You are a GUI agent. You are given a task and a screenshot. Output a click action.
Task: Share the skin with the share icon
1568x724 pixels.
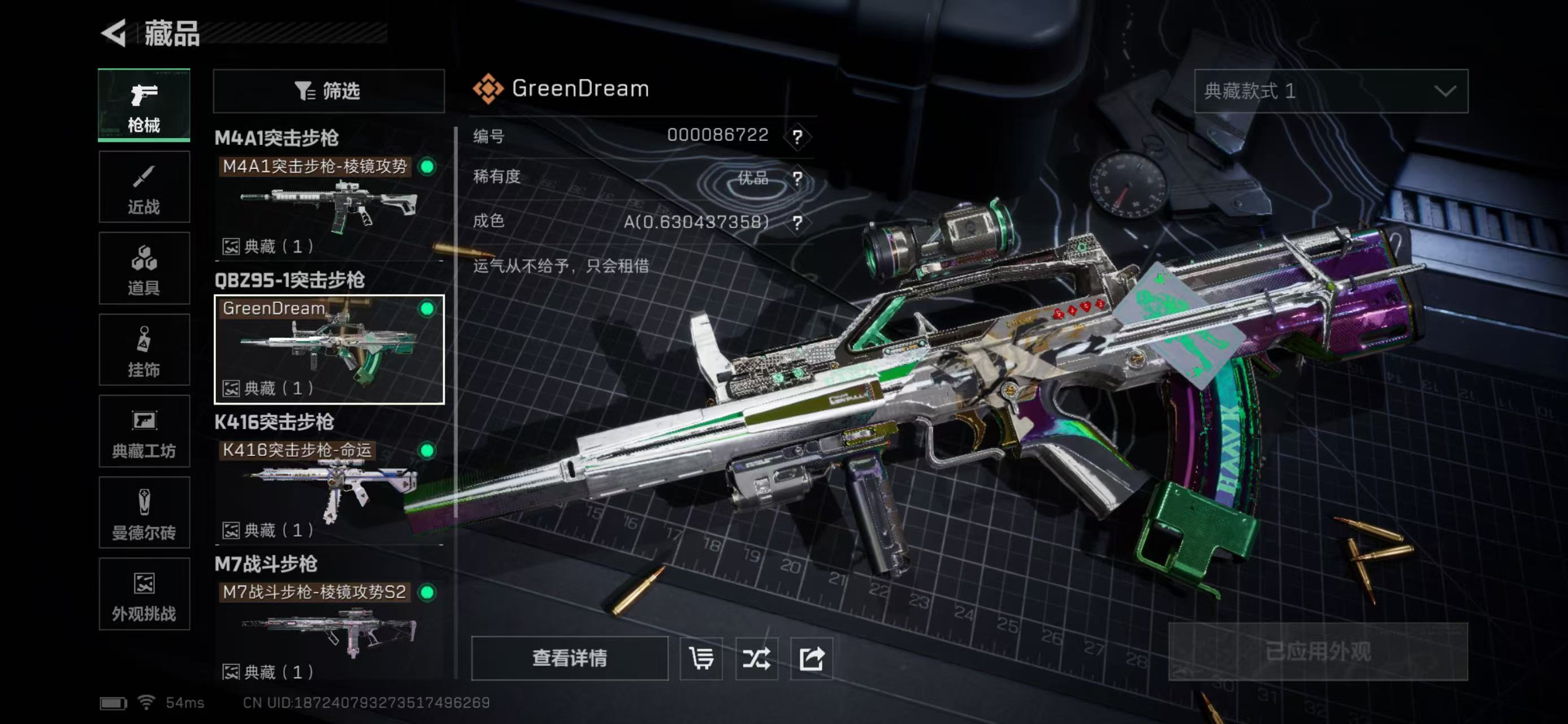(x=811, y=658)
